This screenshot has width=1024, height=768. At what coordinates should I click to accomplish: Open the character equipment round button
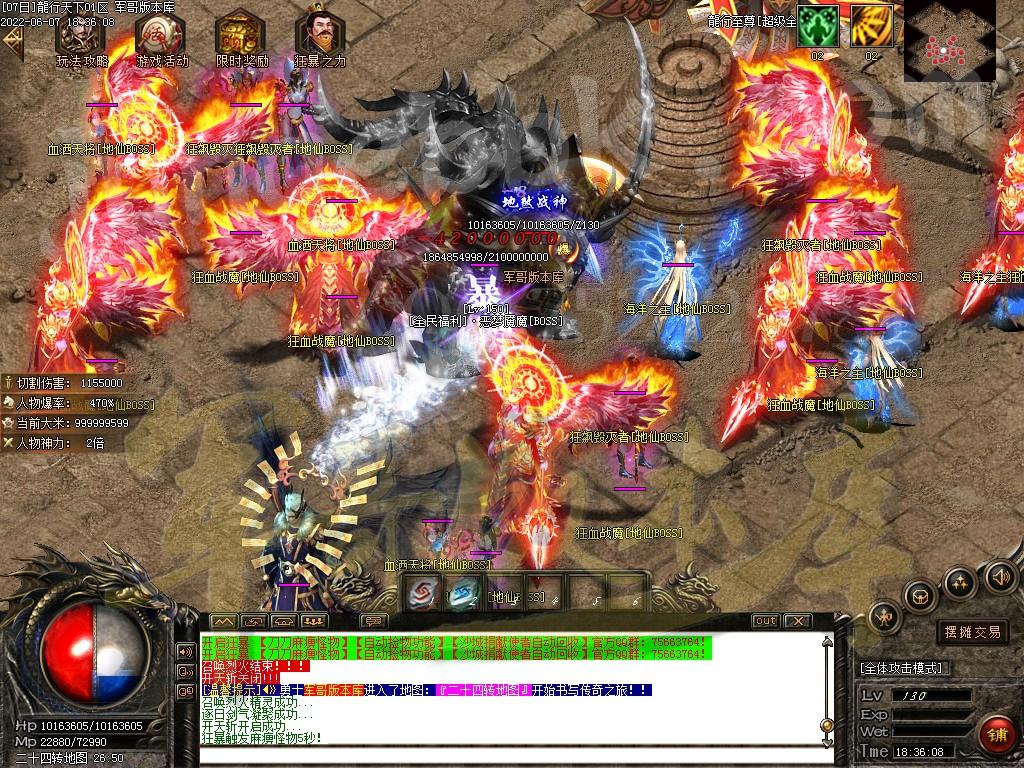885,617
